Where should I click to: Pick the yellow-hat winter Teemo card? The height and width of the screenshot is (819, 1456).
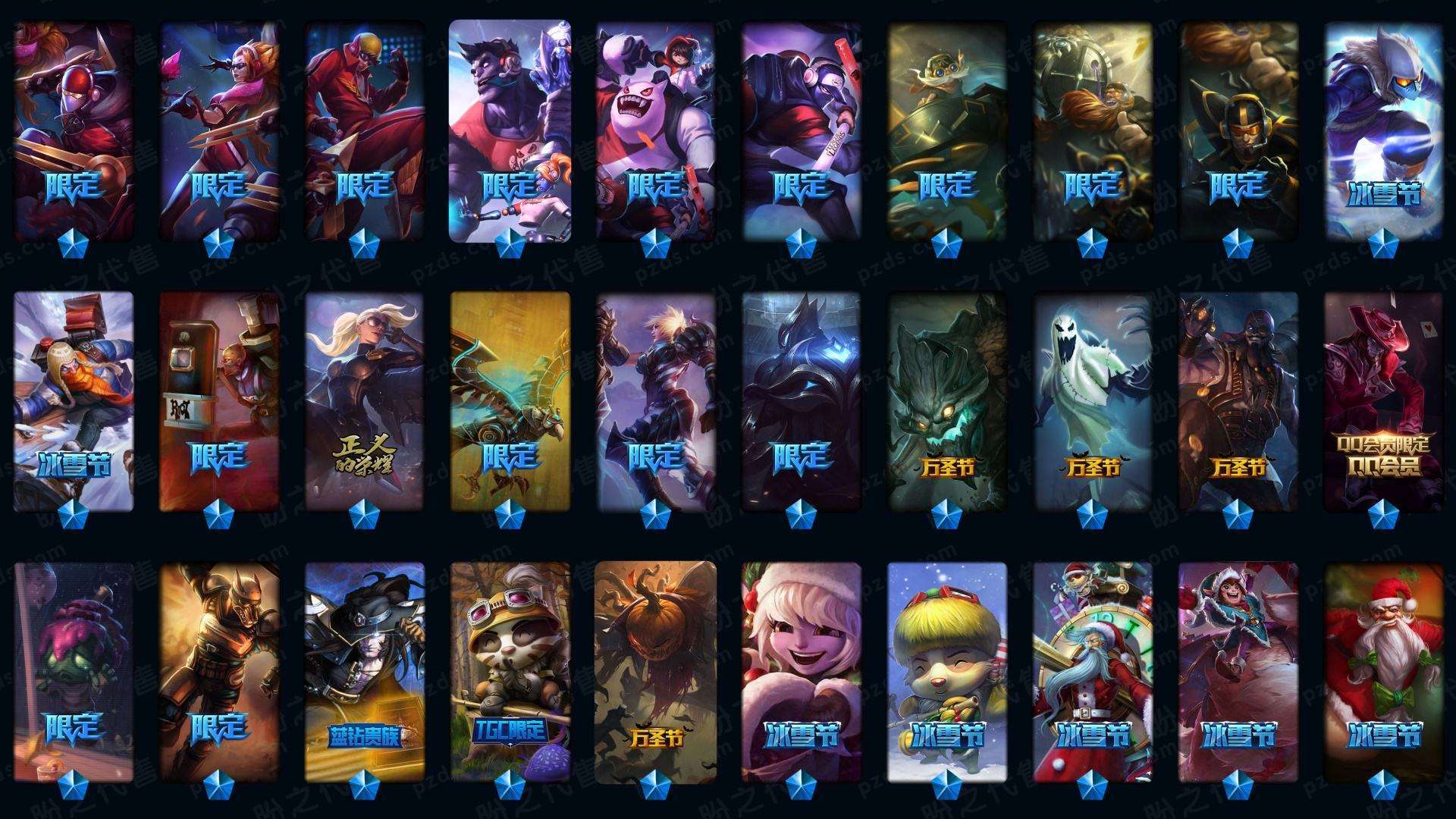click(x=946, y=671)
